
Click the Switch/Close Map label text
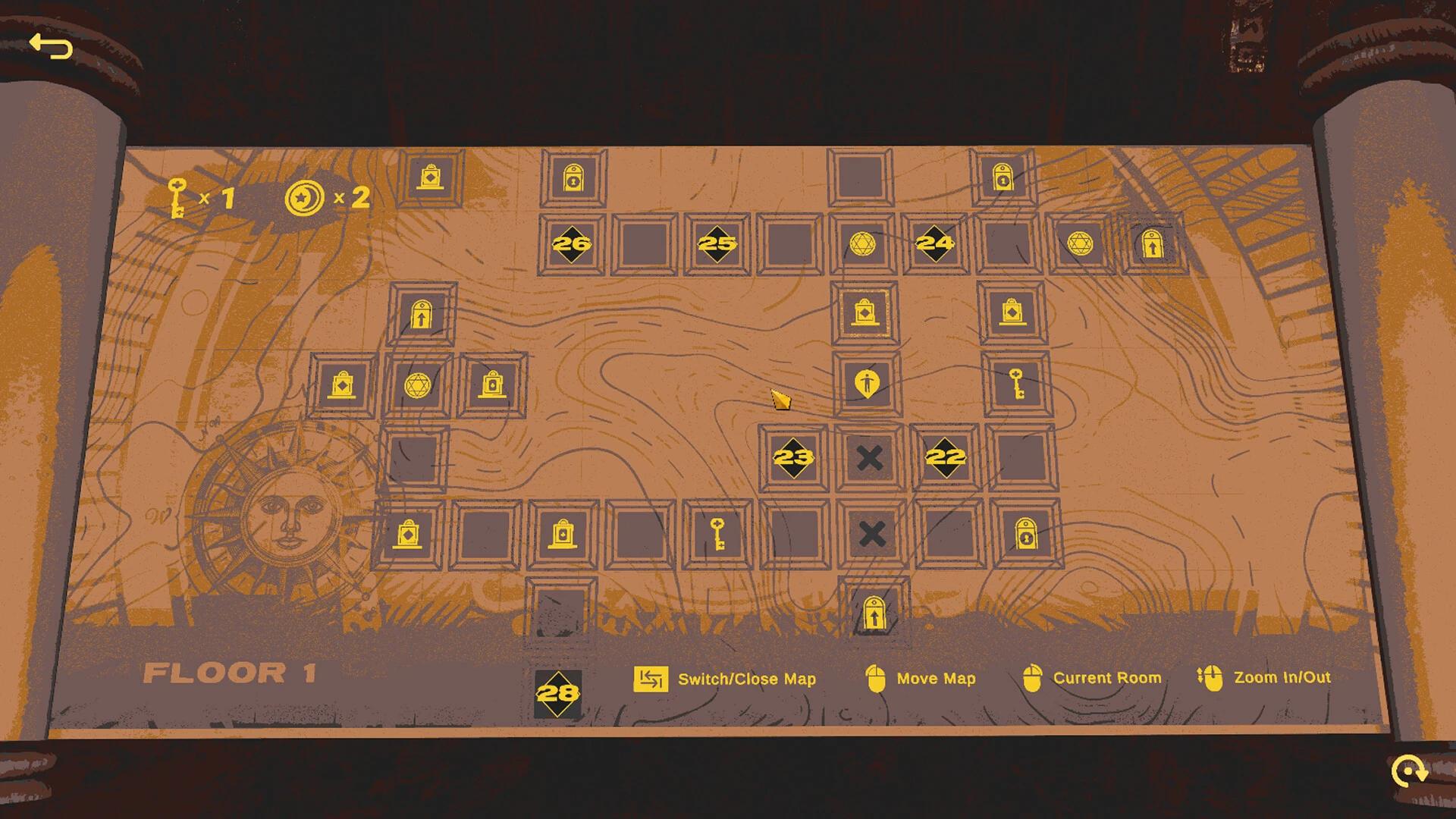(746, 679)
